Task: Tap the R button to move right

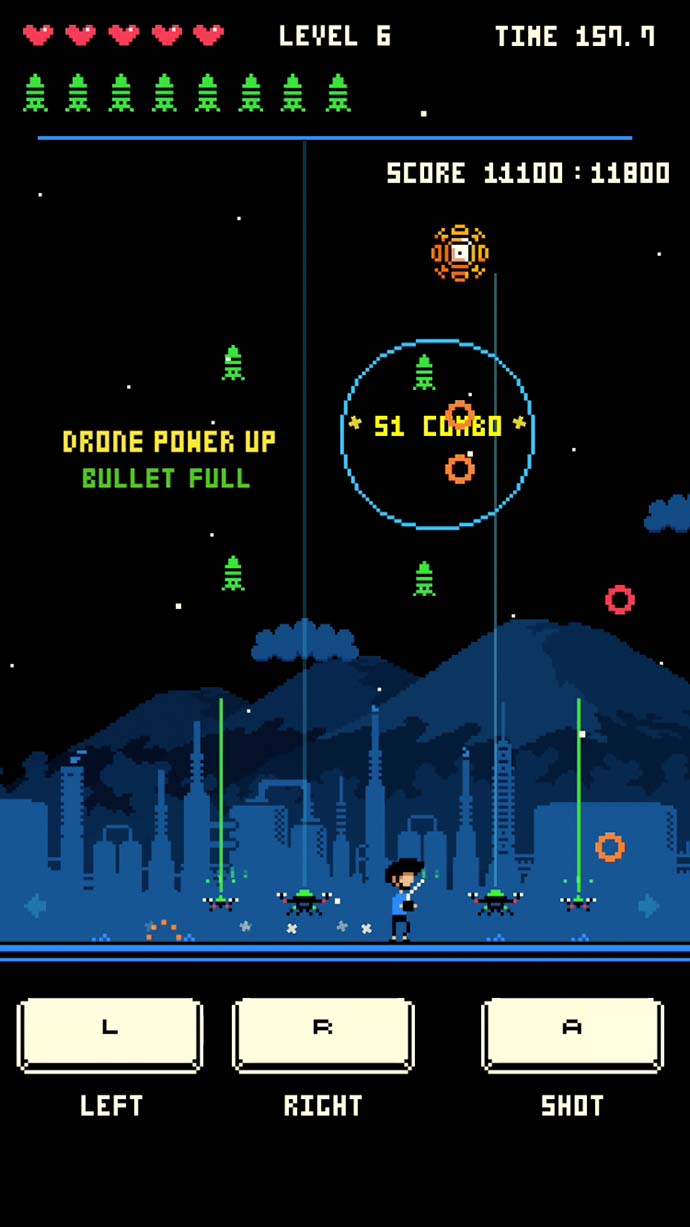Action: point(323,1034)
